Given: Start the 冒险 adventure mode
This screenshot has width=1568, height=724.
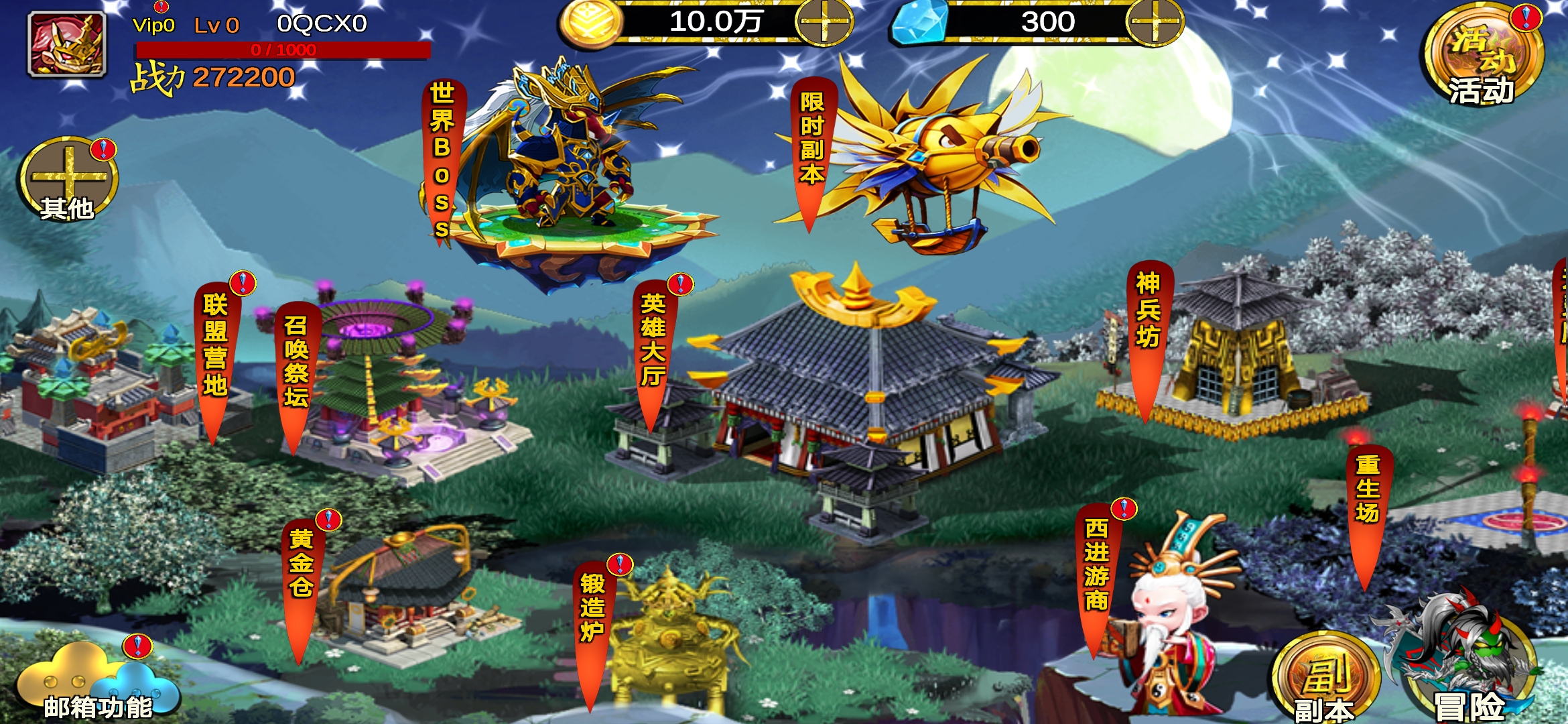Looking at the screenshot, I should [1467, 670].
